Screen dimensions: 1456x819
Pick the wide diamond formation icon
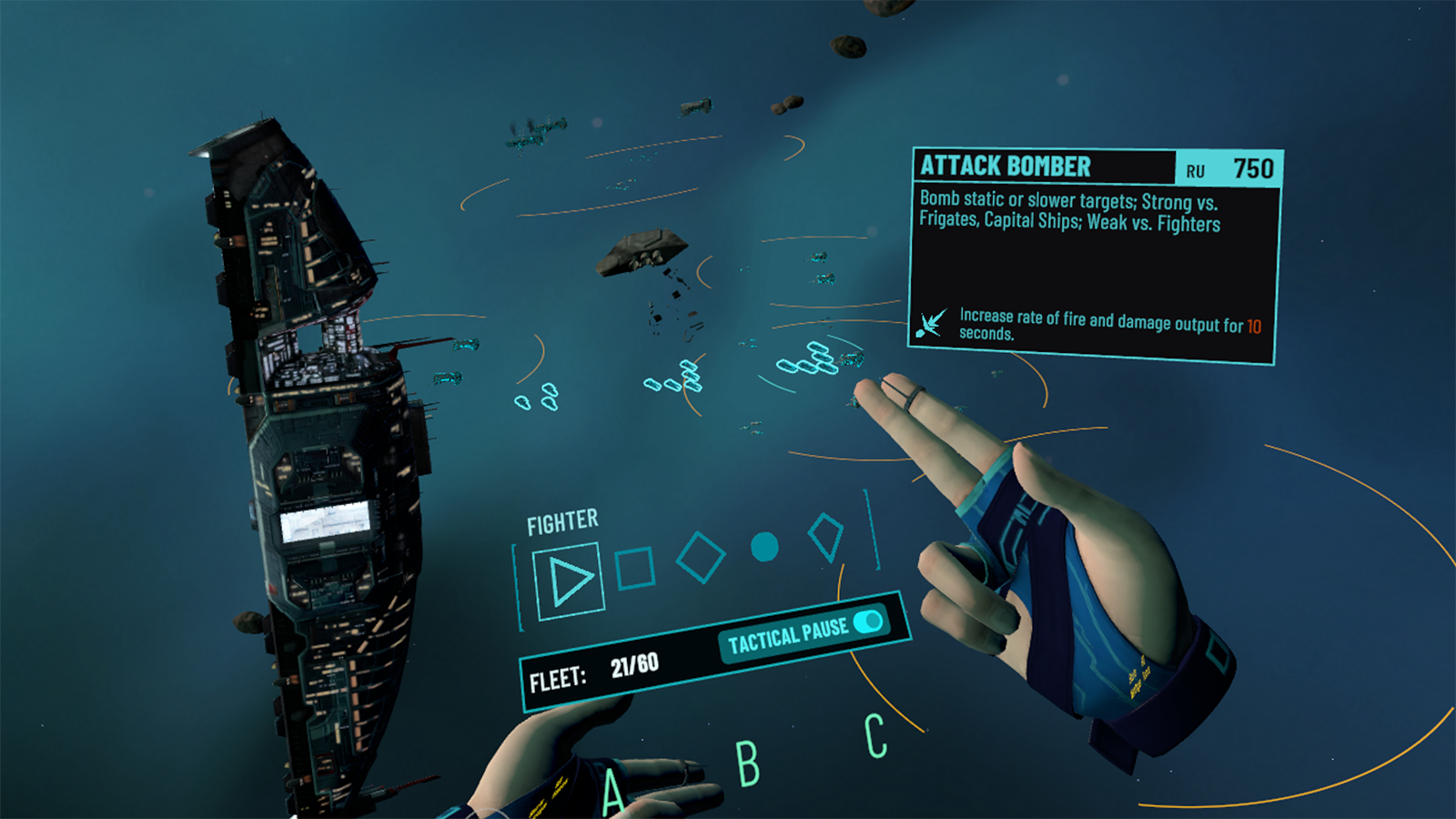point(701,557)
